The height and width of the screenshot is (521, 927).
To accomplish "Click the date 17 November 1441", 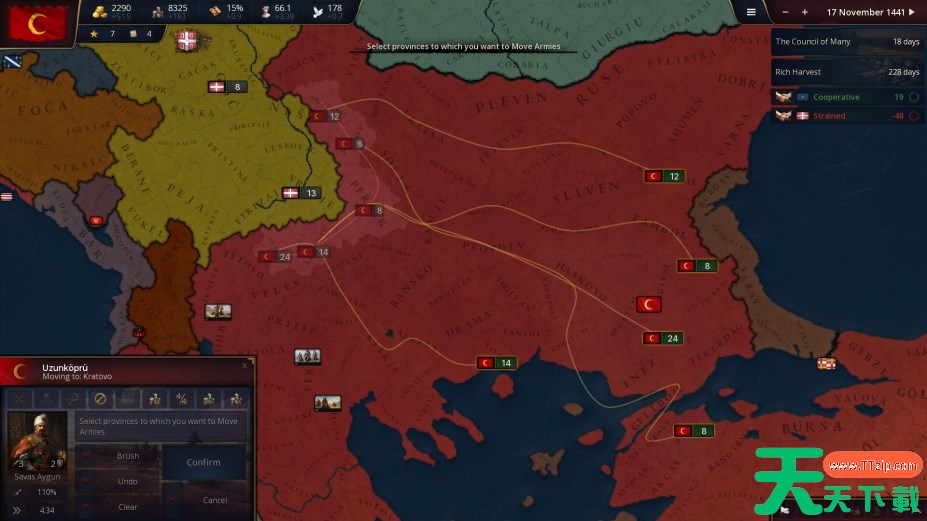I will [x=866, y=12].
